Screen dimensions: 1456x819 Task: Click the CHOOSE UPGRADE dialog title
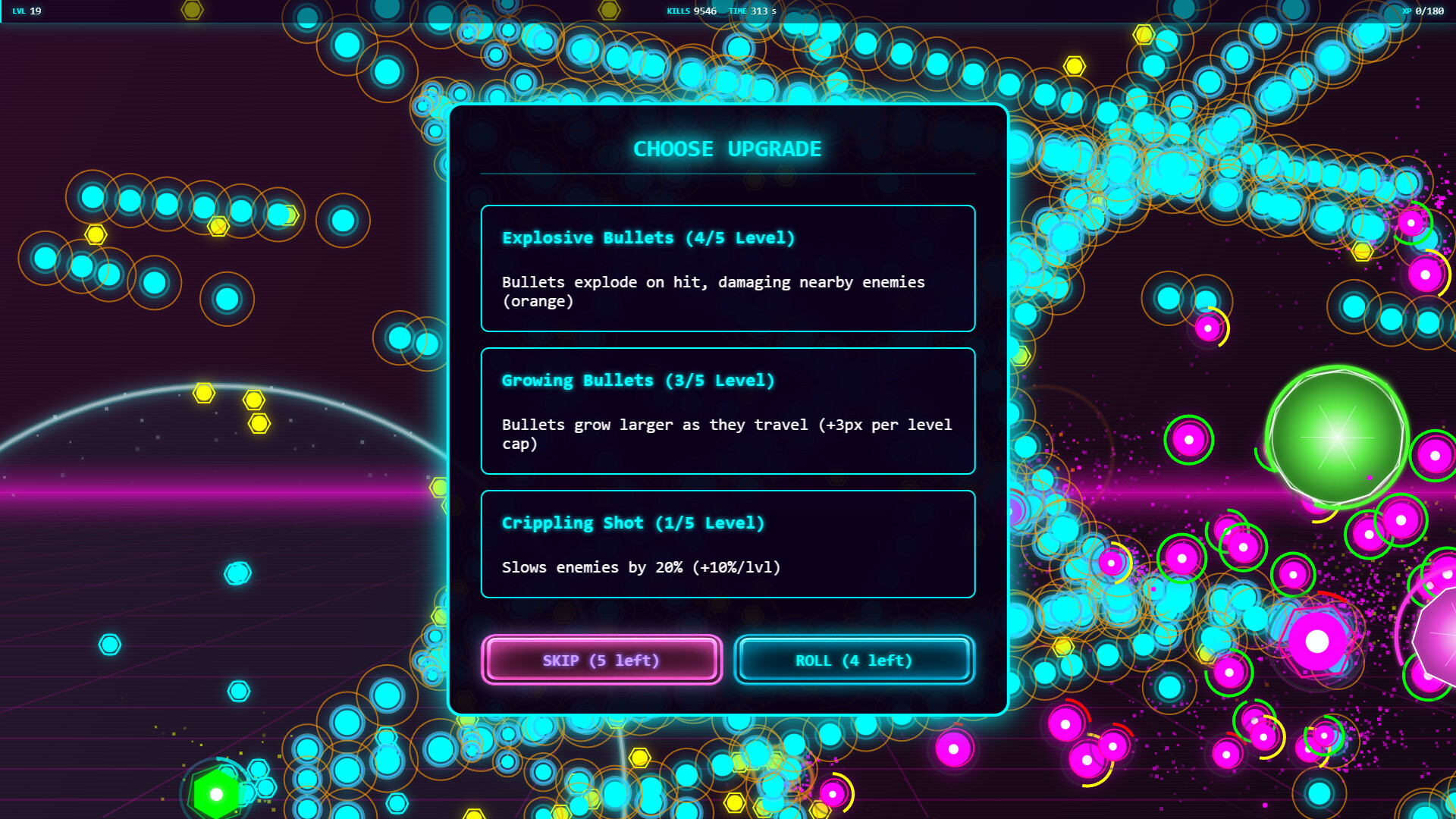tap(726, 149)
